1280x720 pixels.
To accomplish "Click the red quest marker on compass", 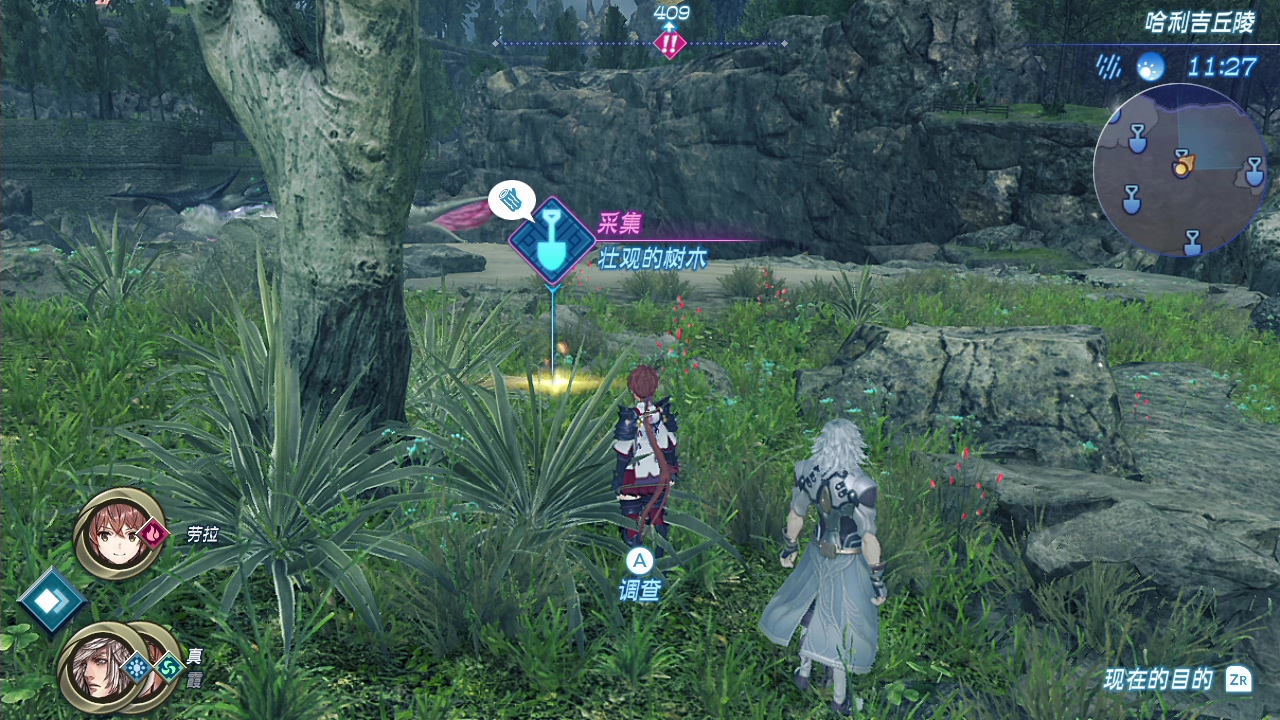I will pyautogui.click(x=669, y=44).
